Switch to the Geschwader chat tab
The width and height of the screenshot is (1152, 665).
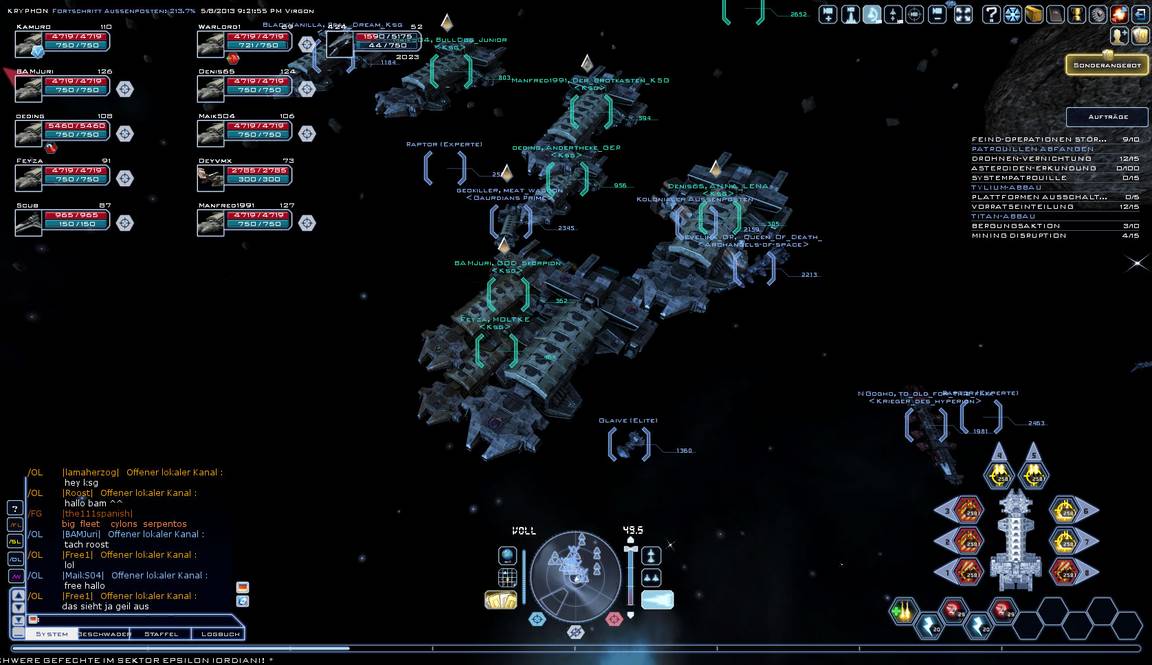tap(105, 634)
